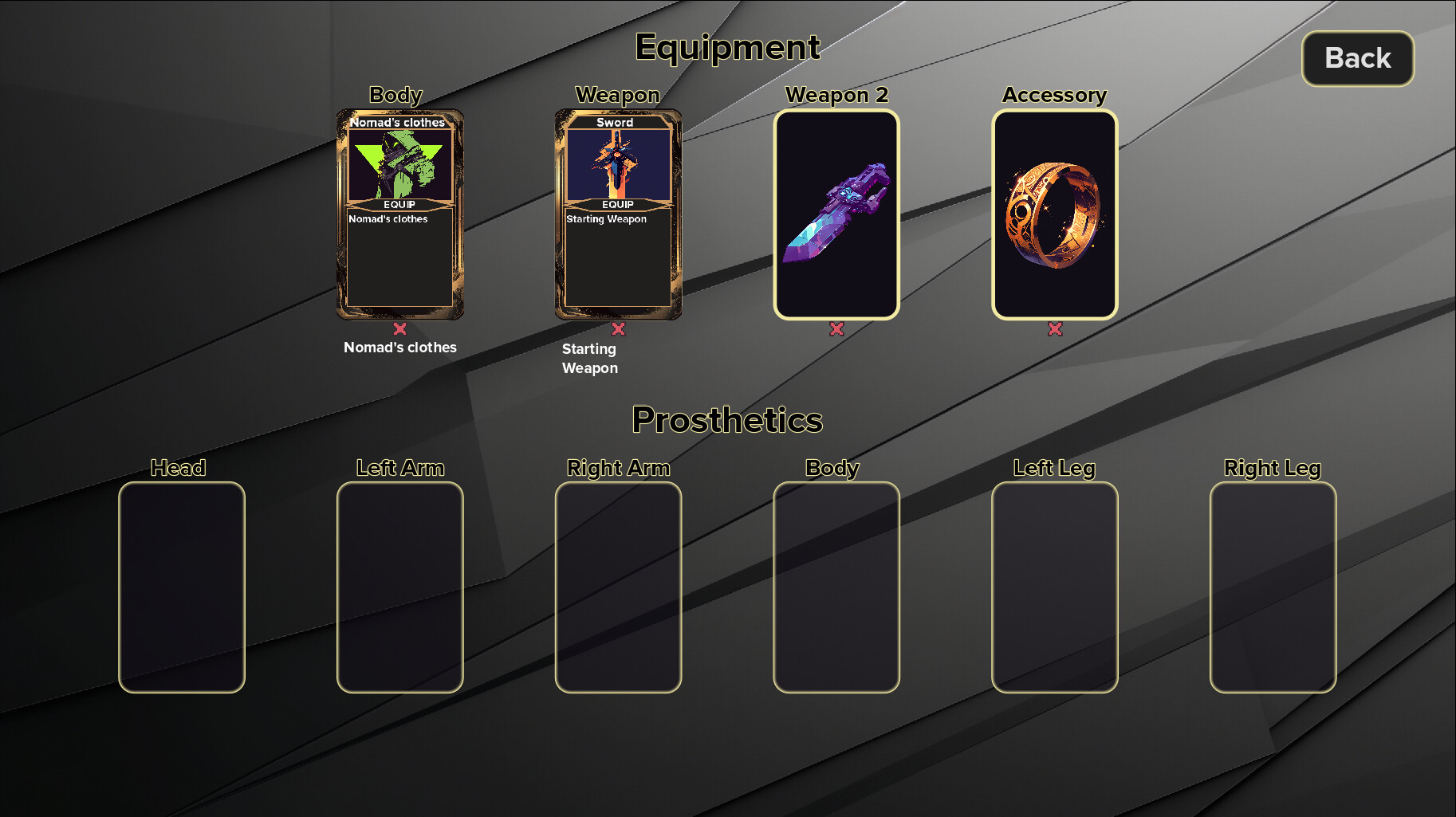
Task: Click the red X under Starting Weapon
Action: pyautogui.click(x=619, y=329)
